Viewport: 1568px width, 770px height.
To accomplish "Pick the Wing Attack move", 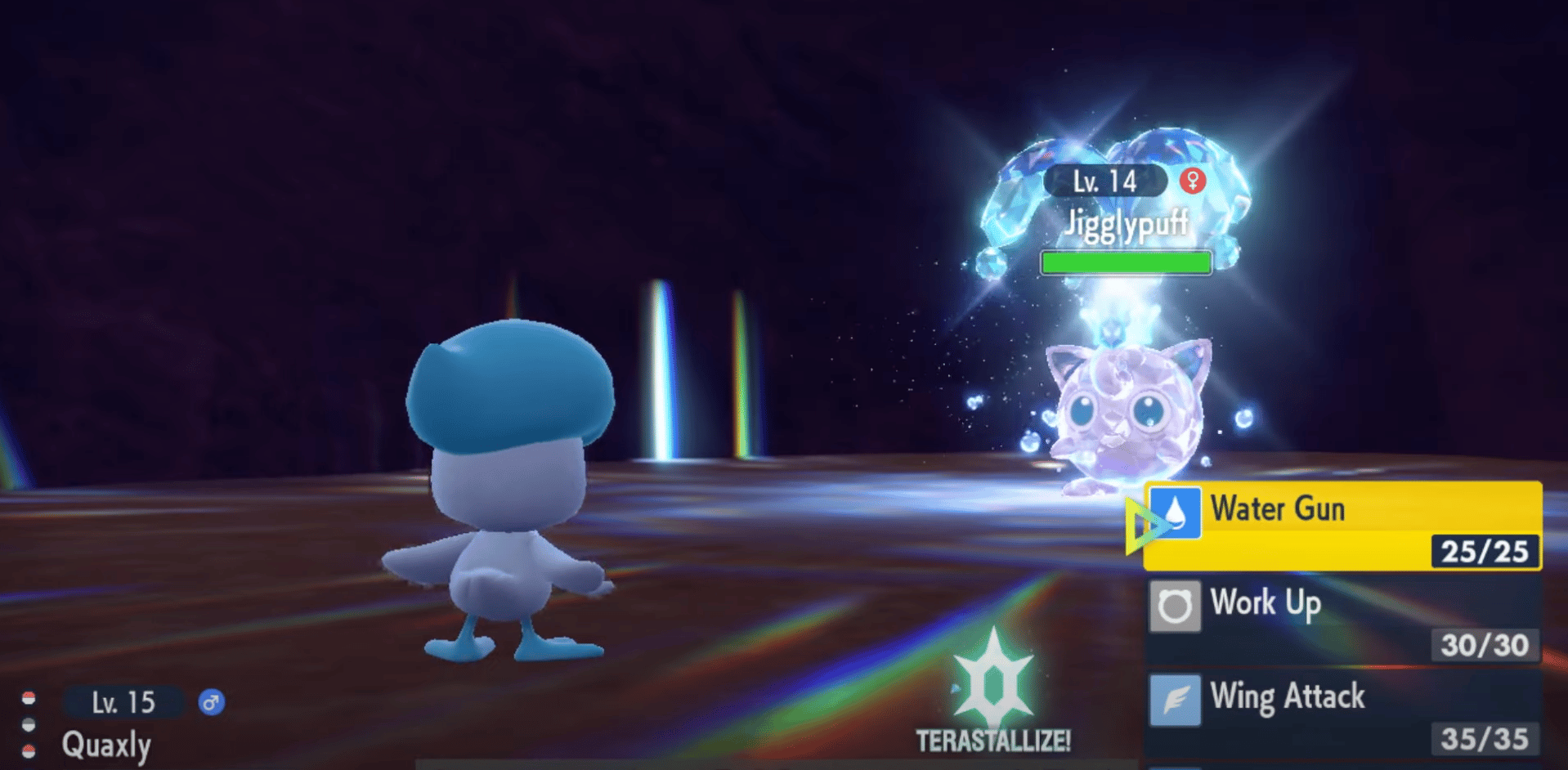I will click(1342, 713).
